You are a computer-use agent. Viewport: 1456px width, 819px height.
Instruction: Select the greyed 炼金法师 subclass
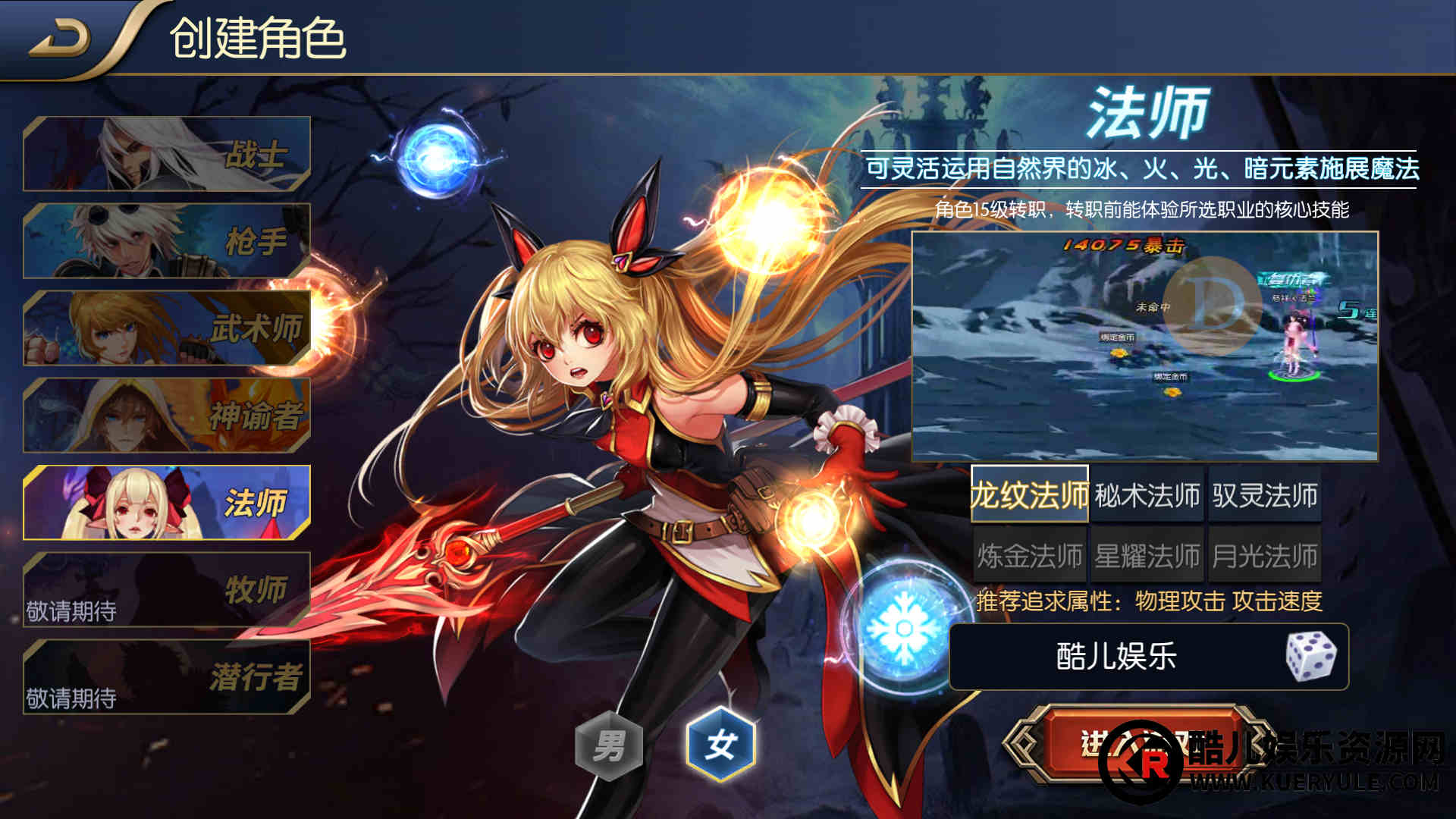tap(1030, 556)
